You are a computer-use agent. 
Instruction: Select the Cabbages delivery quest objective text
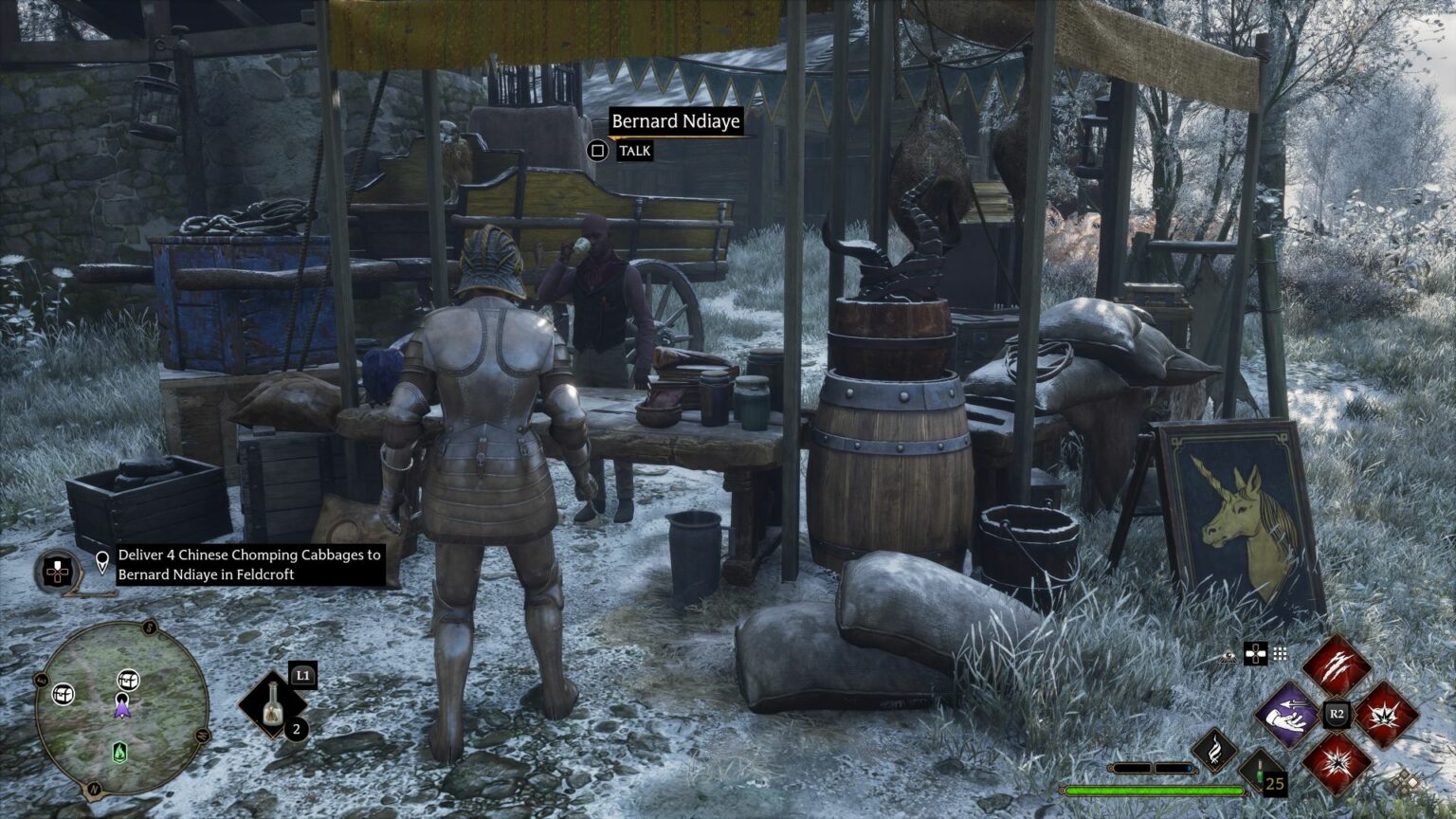[249, 564]
